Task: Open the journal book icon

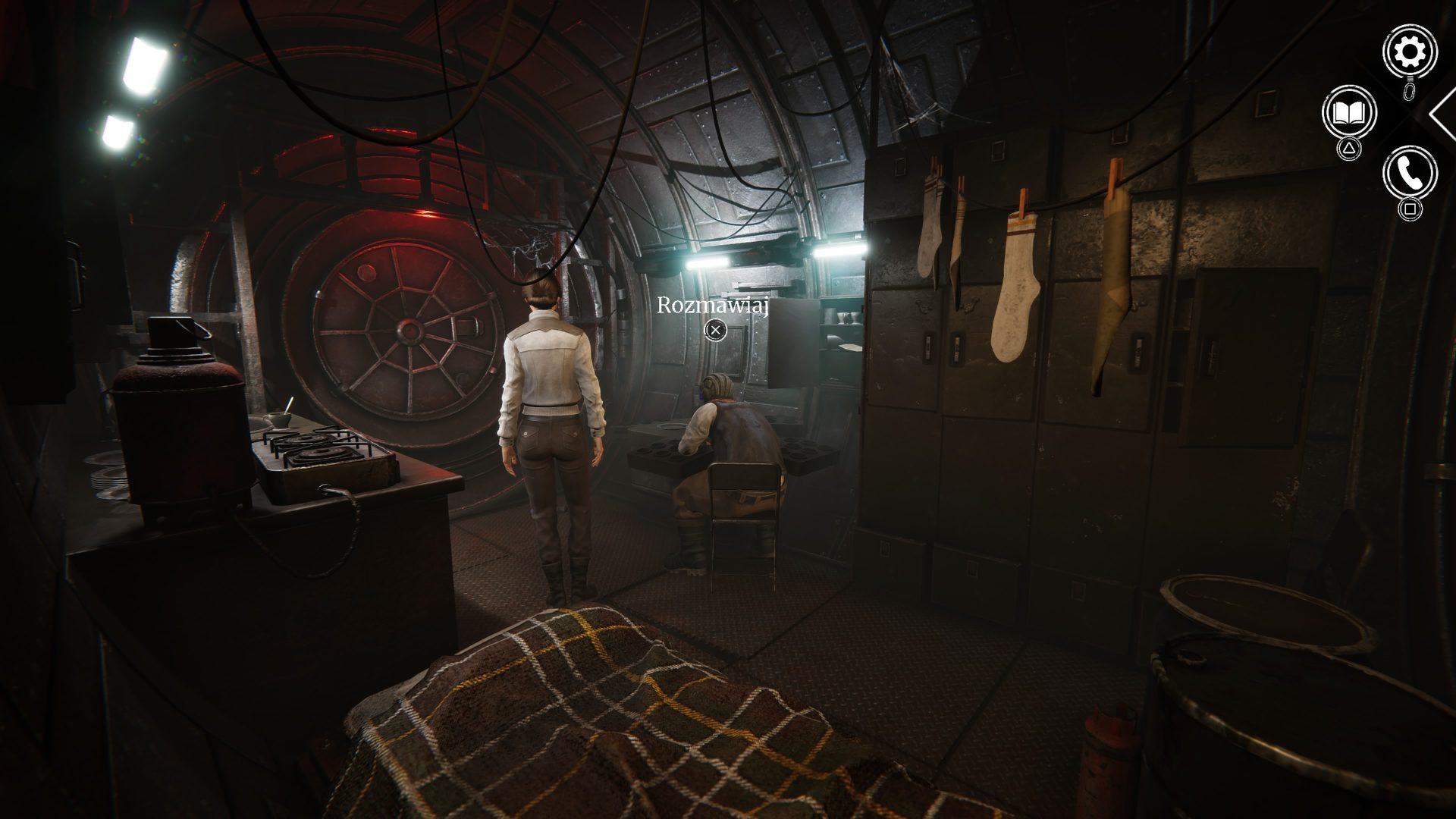Action: click(1348, 114)
